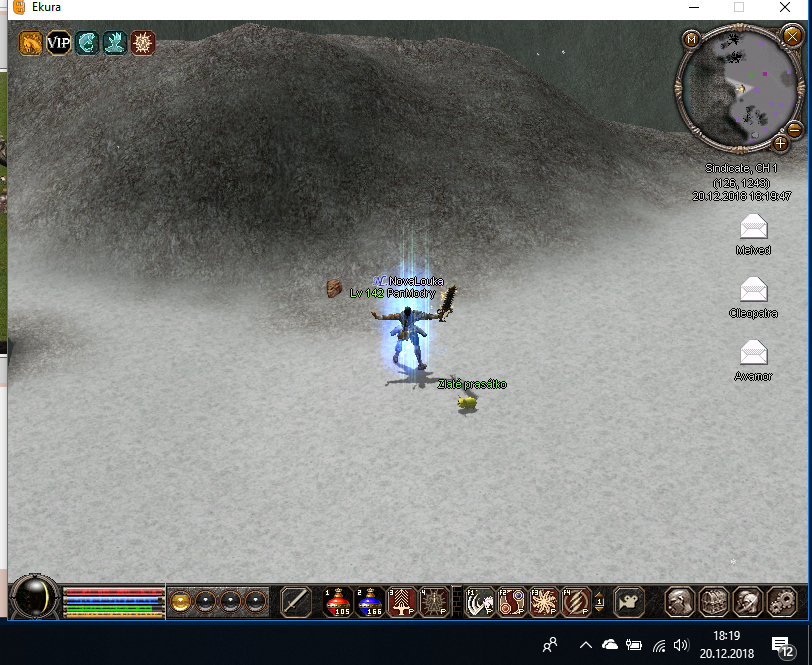The image size is (812, 665).
Task: Use the red health potion slot
Action: point(338,601)
